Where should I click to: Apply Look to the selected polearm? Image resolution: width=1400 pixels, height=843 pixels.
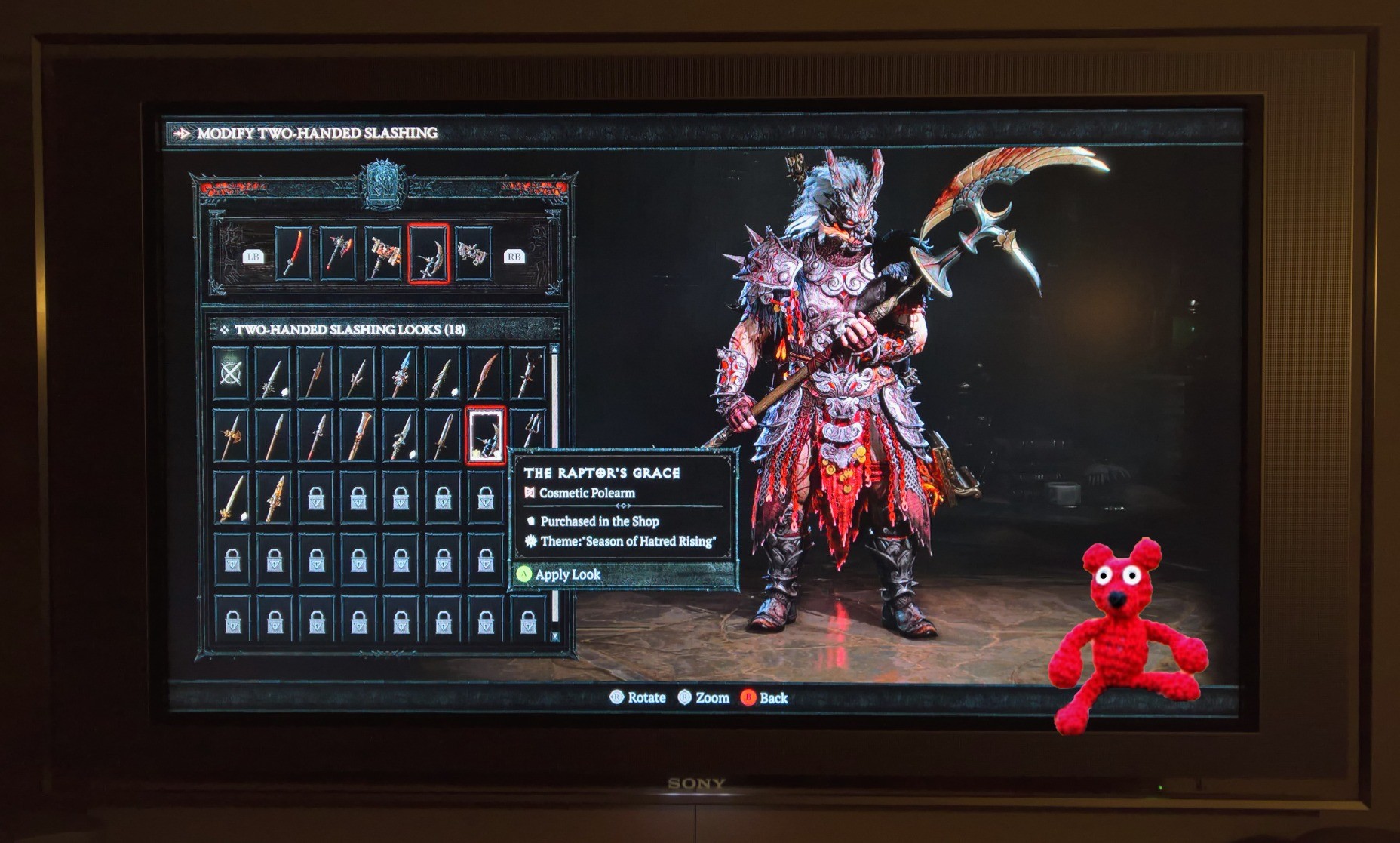click(567, 574)
